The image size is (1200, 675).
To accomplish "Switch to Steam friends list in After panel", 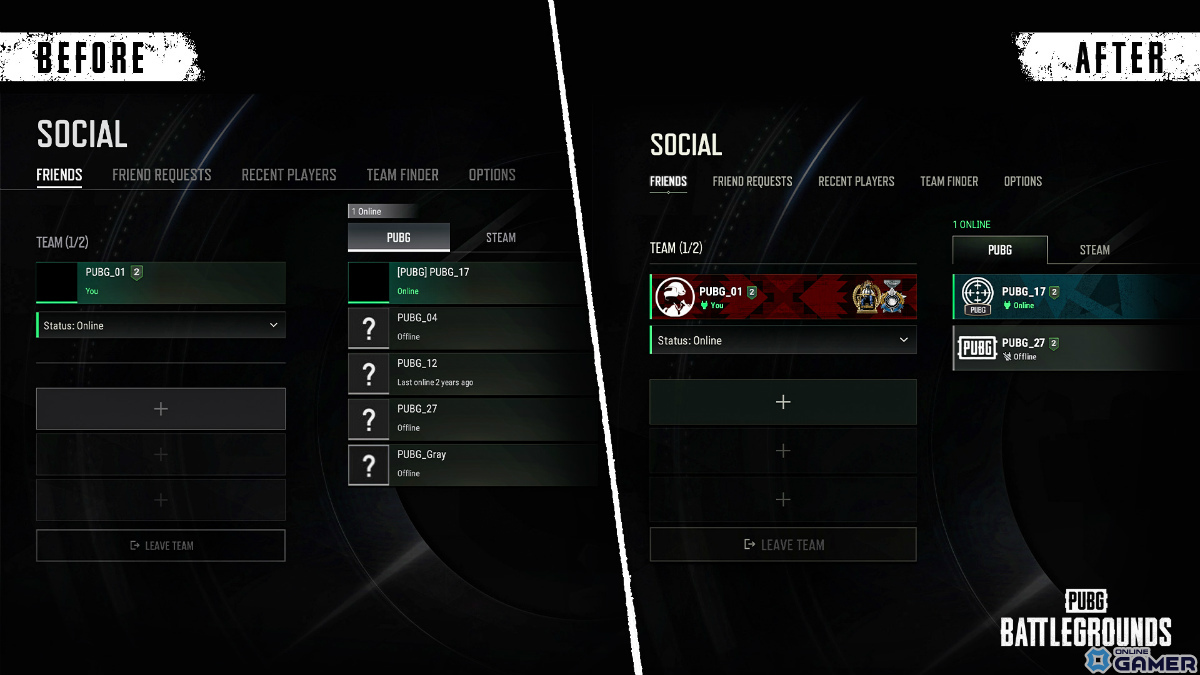I will [x=1095, y=250].
